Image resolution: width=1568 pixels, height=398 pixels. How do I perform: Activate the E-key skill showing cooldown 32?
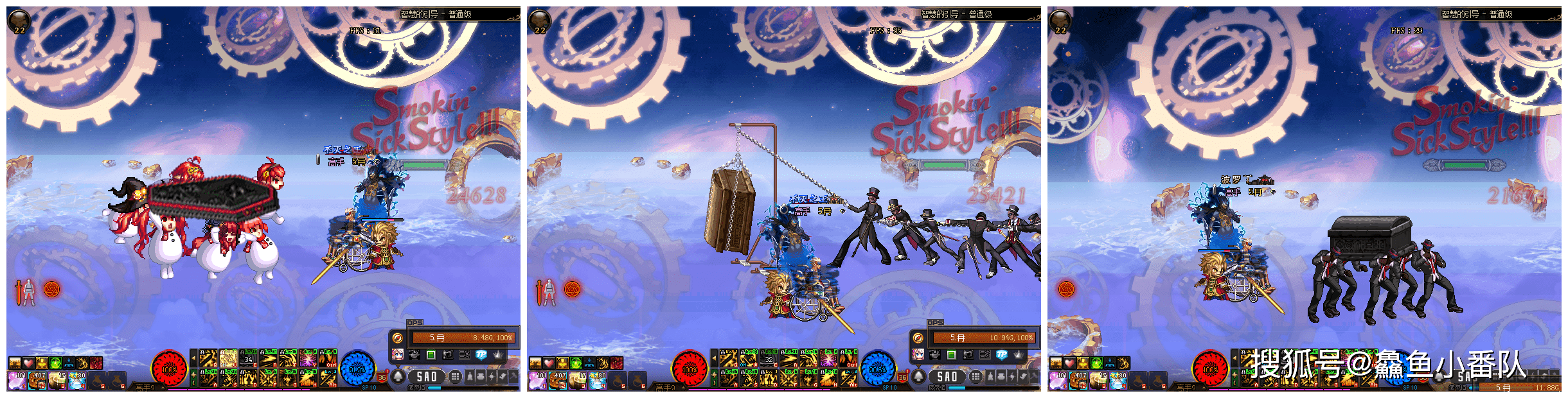tap(769, 358)
